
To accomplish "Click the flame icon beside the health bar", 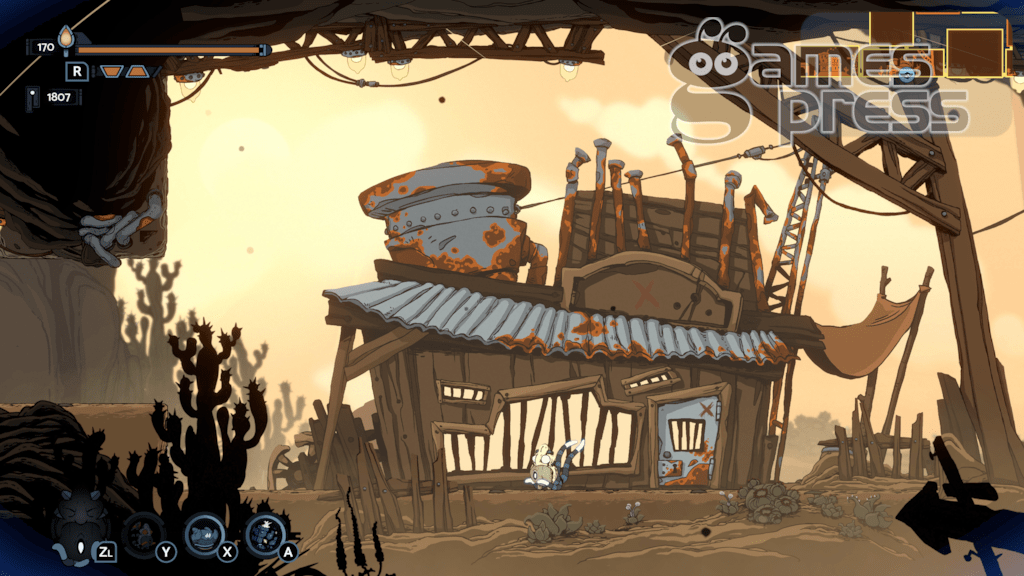I will [x=67, y=40].
